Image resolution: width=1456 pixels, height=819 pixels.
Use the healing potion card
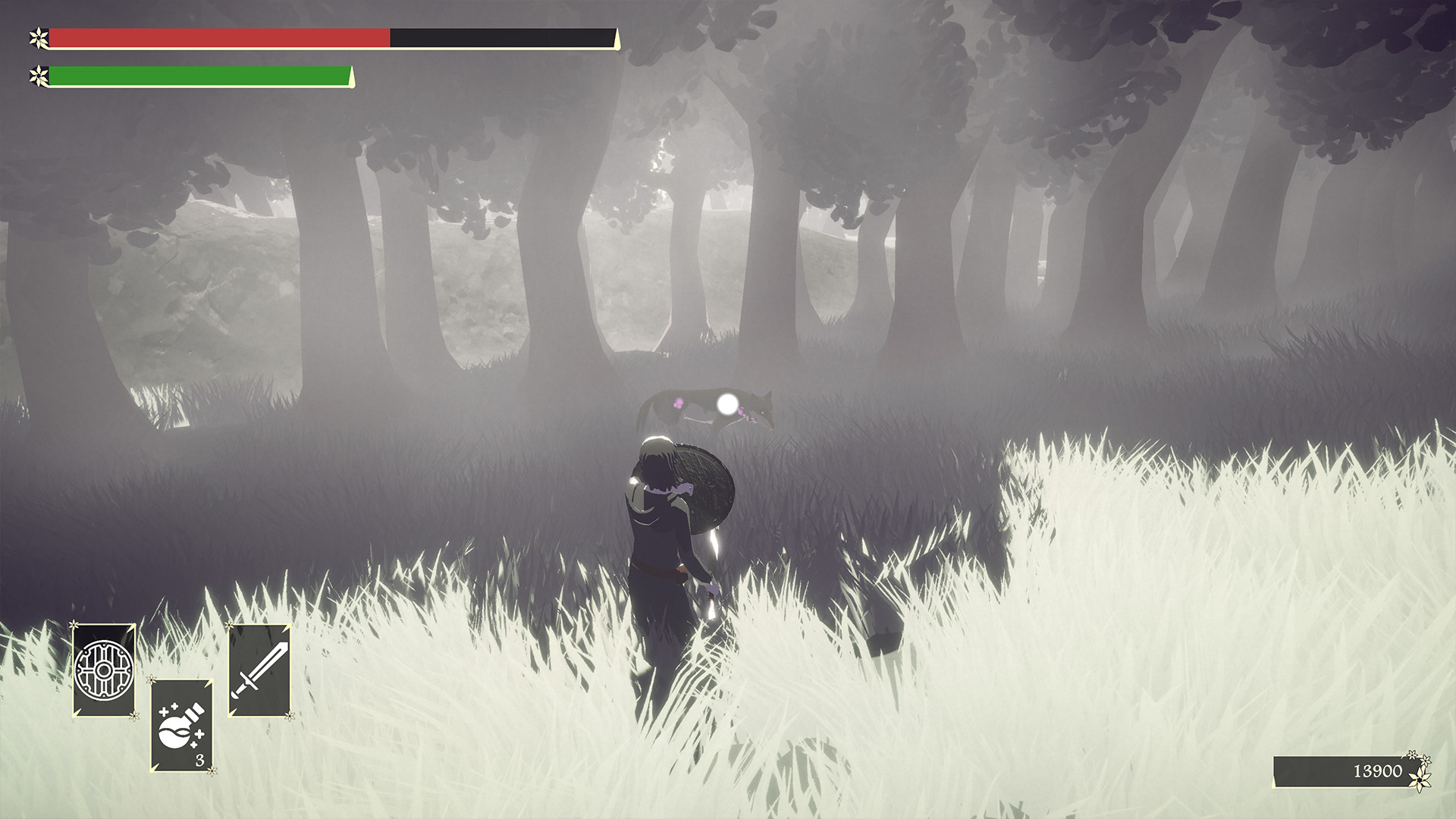tap(182, 726)
